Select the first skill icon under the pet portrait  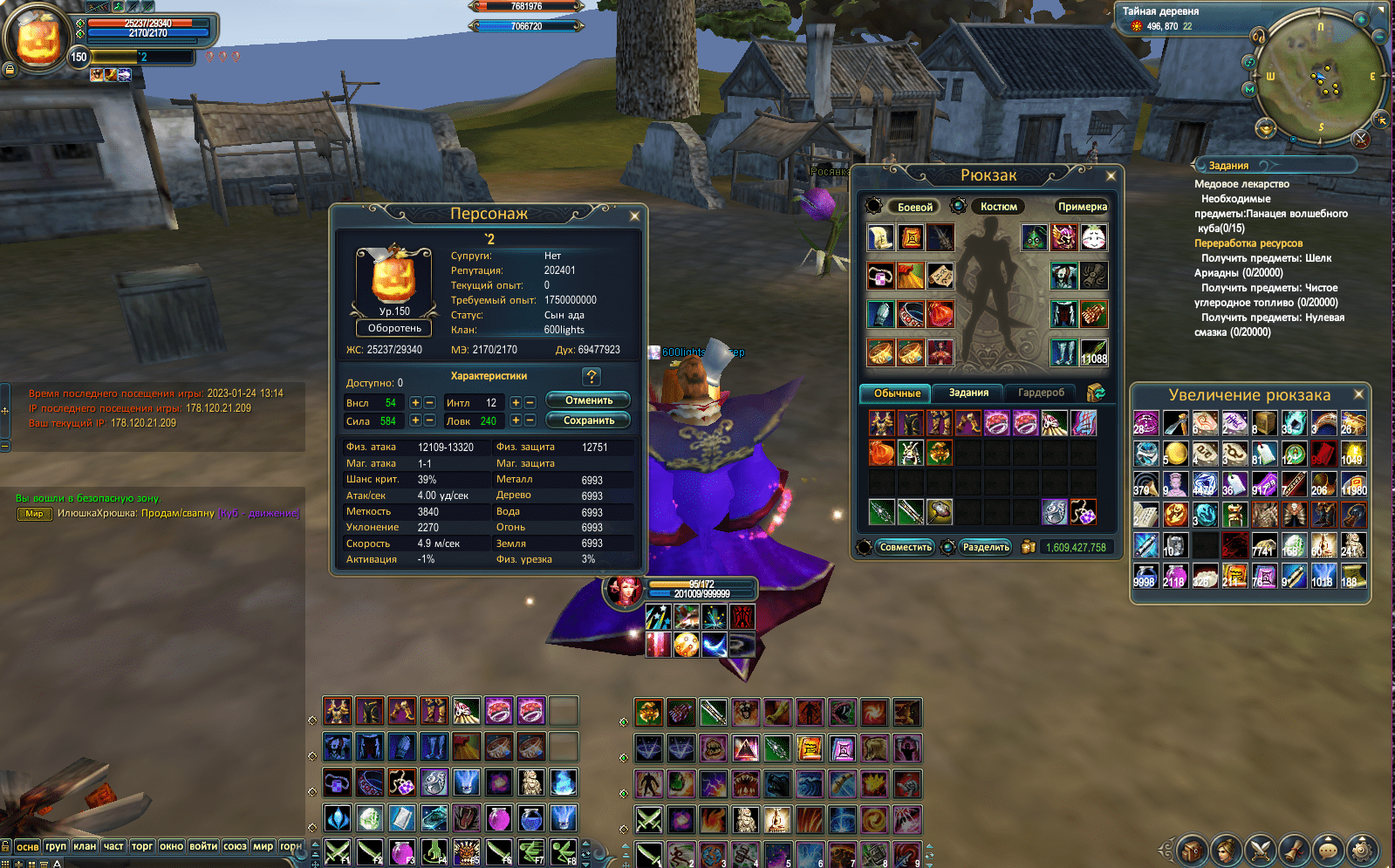(x=659, y=617)
